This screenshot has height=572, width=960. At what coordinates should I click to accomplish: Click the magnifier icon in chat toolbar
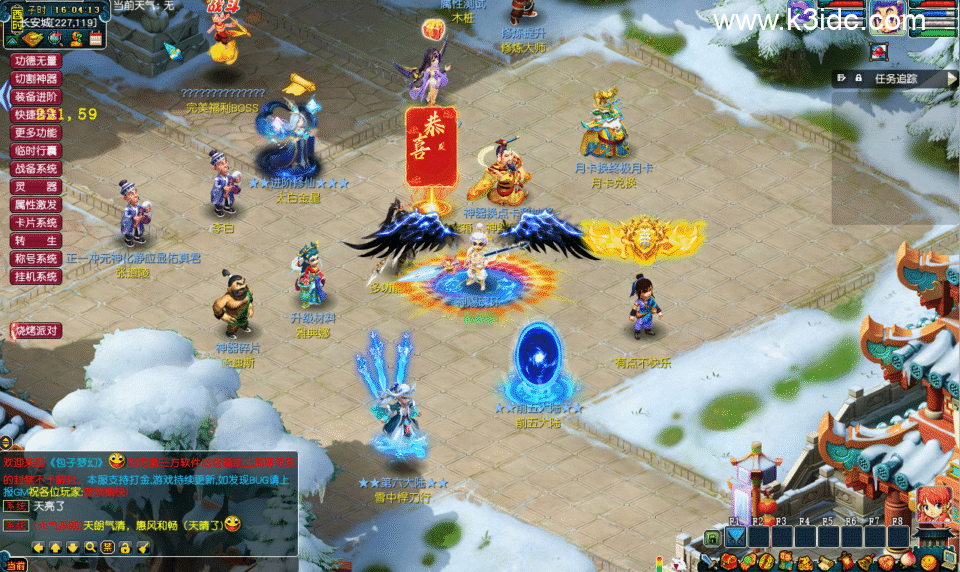(90, 547)
